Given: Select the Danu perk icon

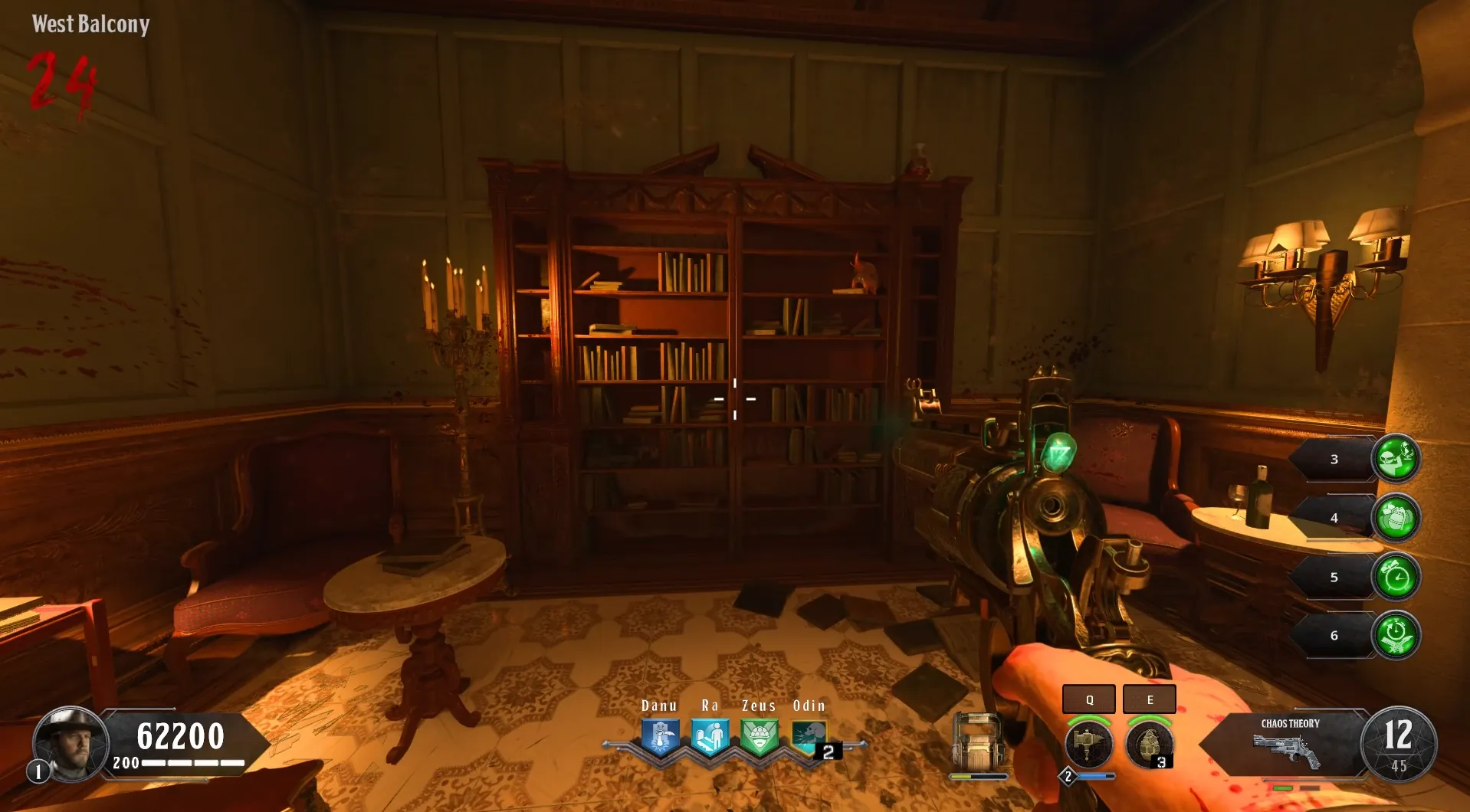Looking at the screenshot, I should coord(660,738).
